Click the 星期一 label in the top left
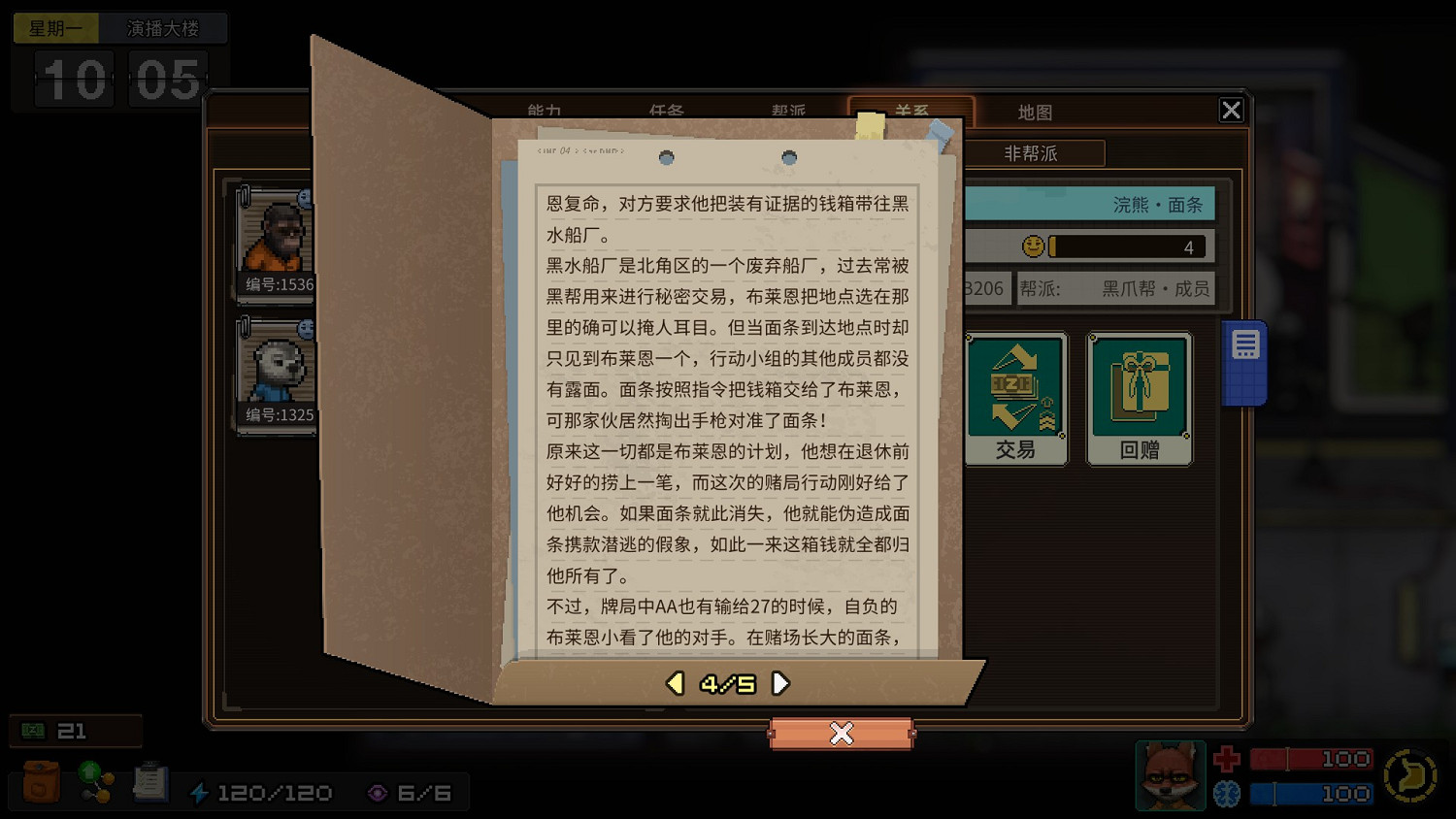Image resolution: width=1456 pixels, height=819 pixels. coord(55,28)
